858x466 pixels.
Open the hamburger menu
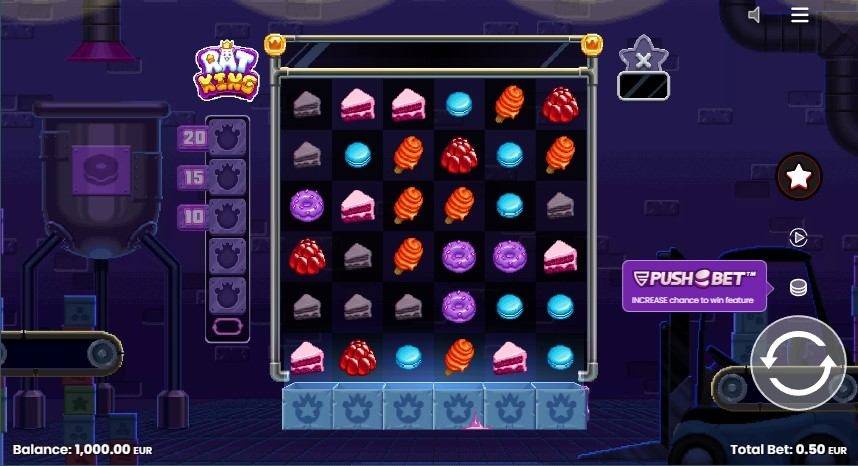pos(799,15)
